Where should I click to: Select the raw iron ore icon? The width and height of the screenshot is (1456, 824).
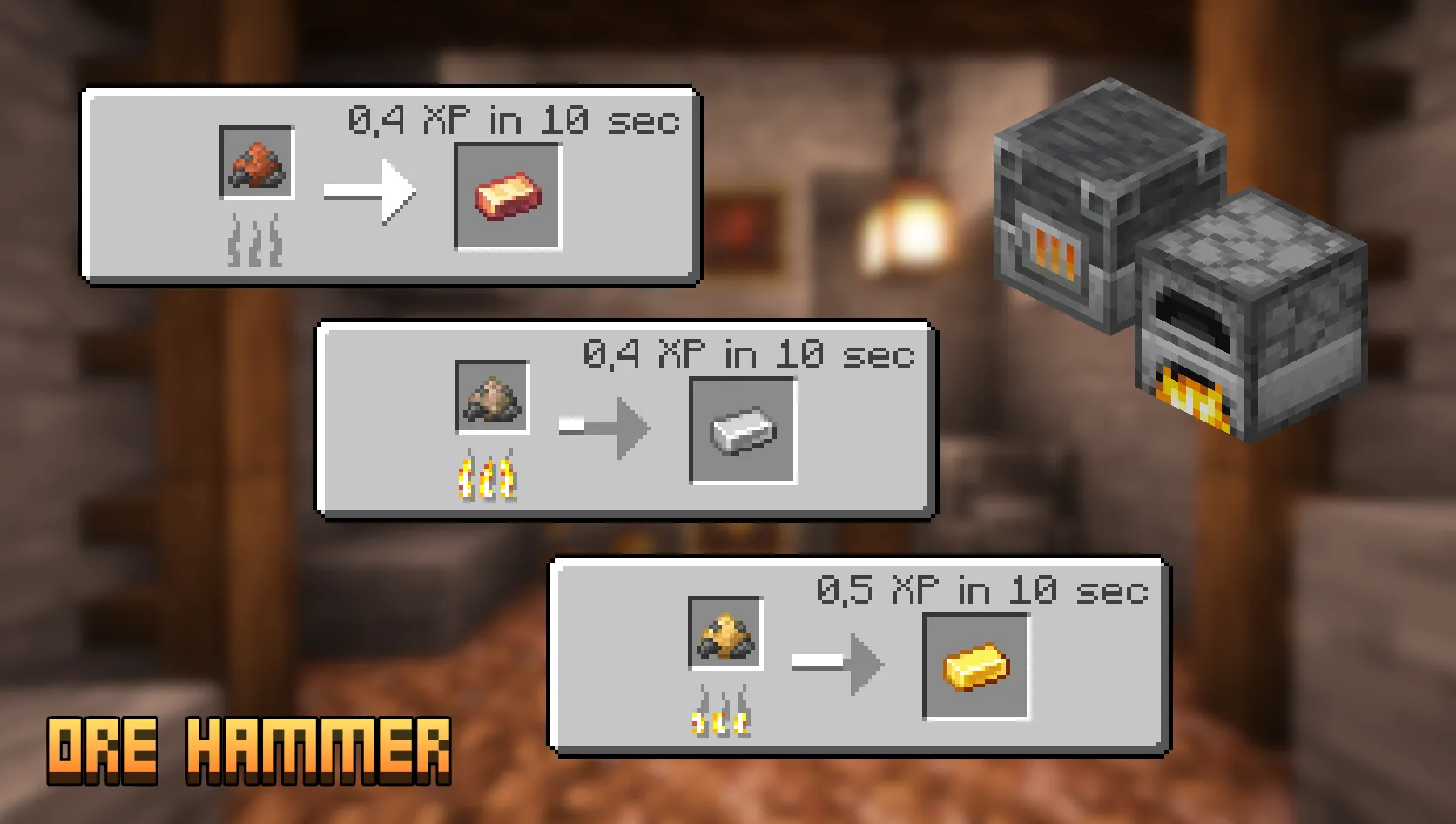[x=490, y=397]
